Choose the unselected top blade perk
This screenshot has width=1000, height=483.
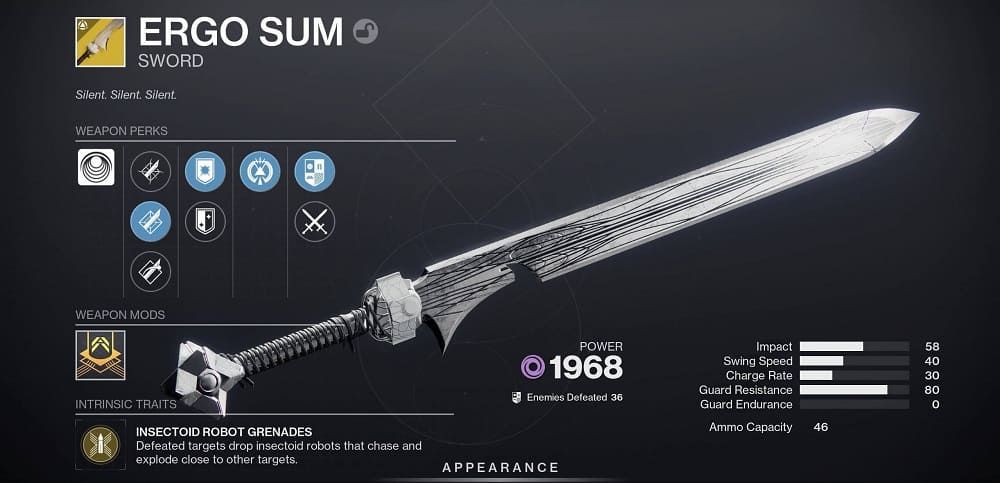(150, 171)
